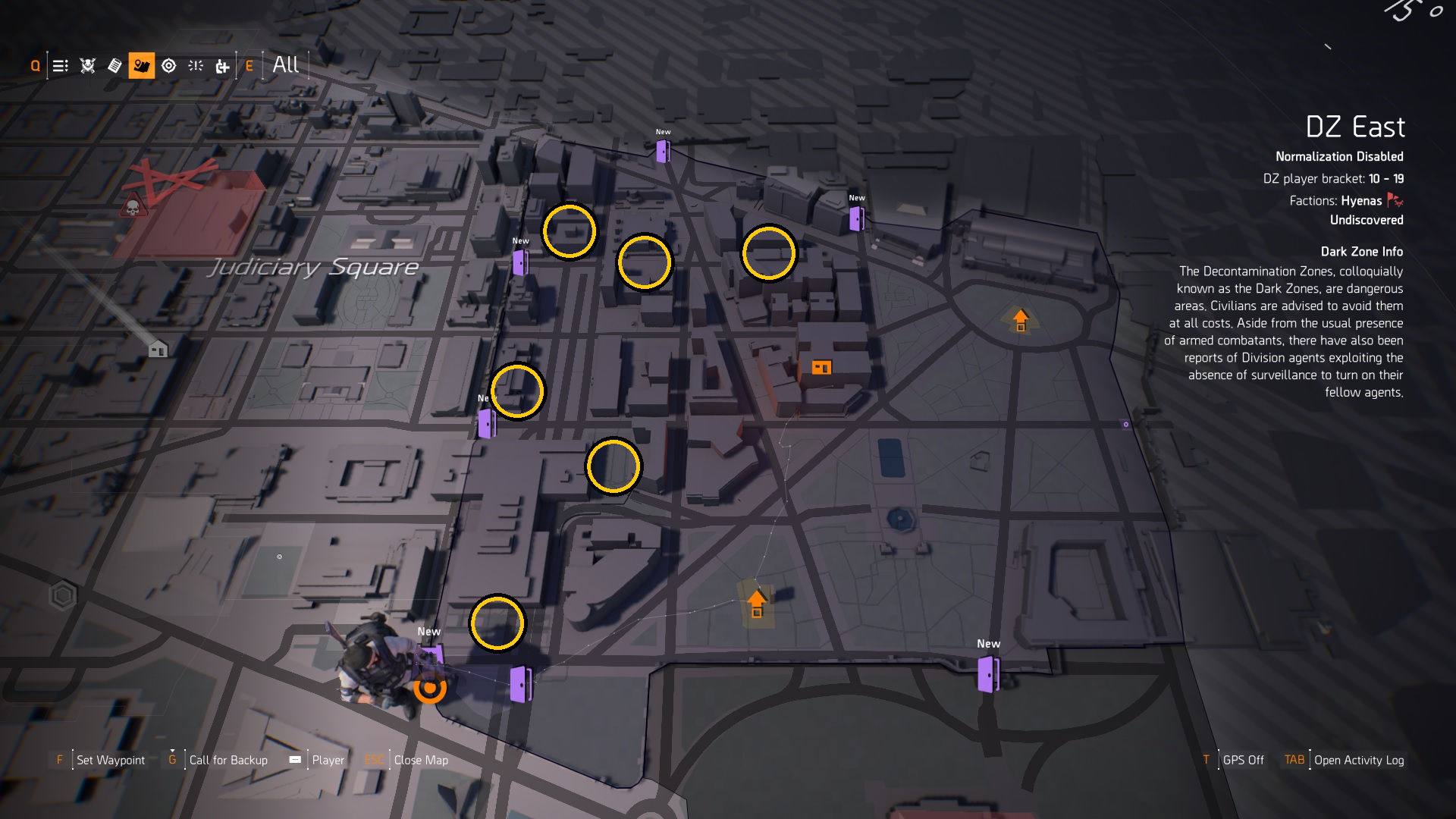The width and height of the screenshot is (1456, 819).
Task: Click the highlighted orange map filter icon
Action: pyautogui.click(x=141, y=66)
